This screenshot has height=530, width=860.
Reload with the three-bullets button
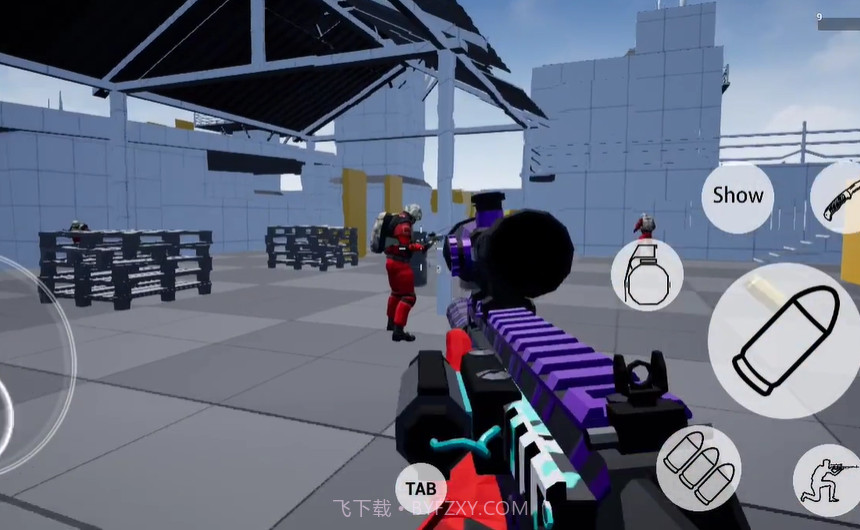pyautogui.click(x=698, y=468)
